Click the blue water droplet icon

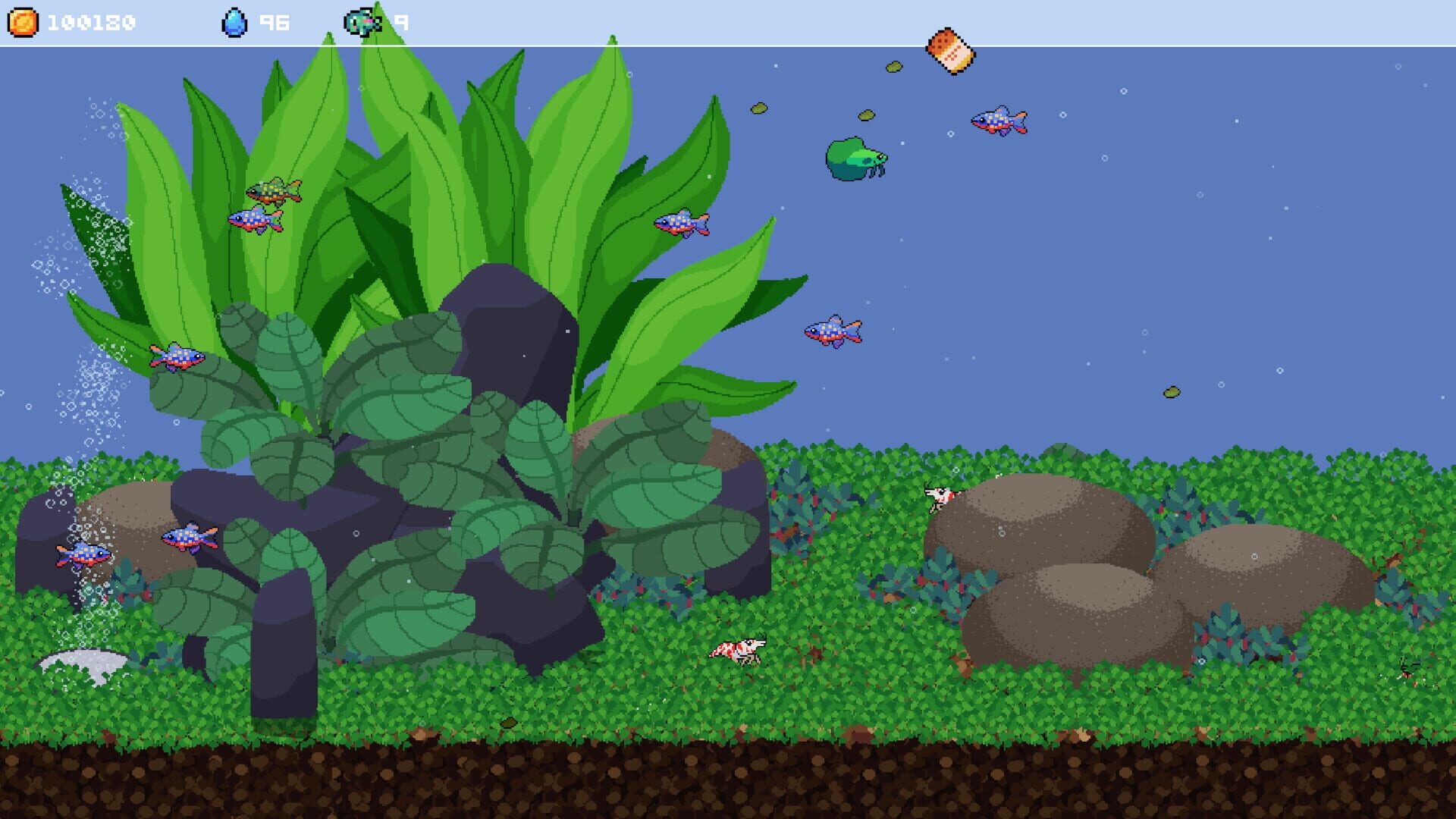[236, 20]
